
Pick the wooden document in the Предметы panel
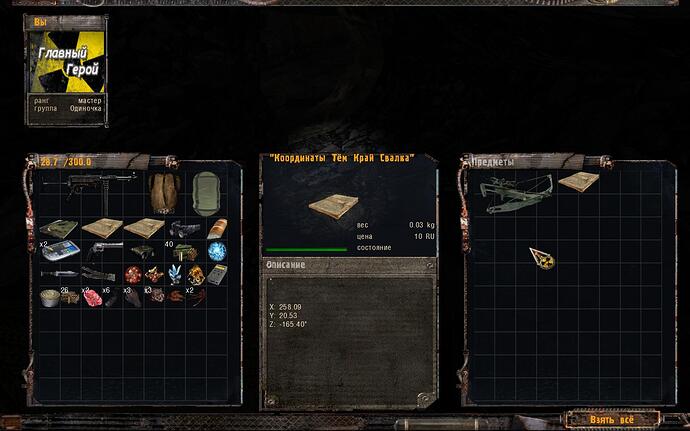[x=577, y=182]
